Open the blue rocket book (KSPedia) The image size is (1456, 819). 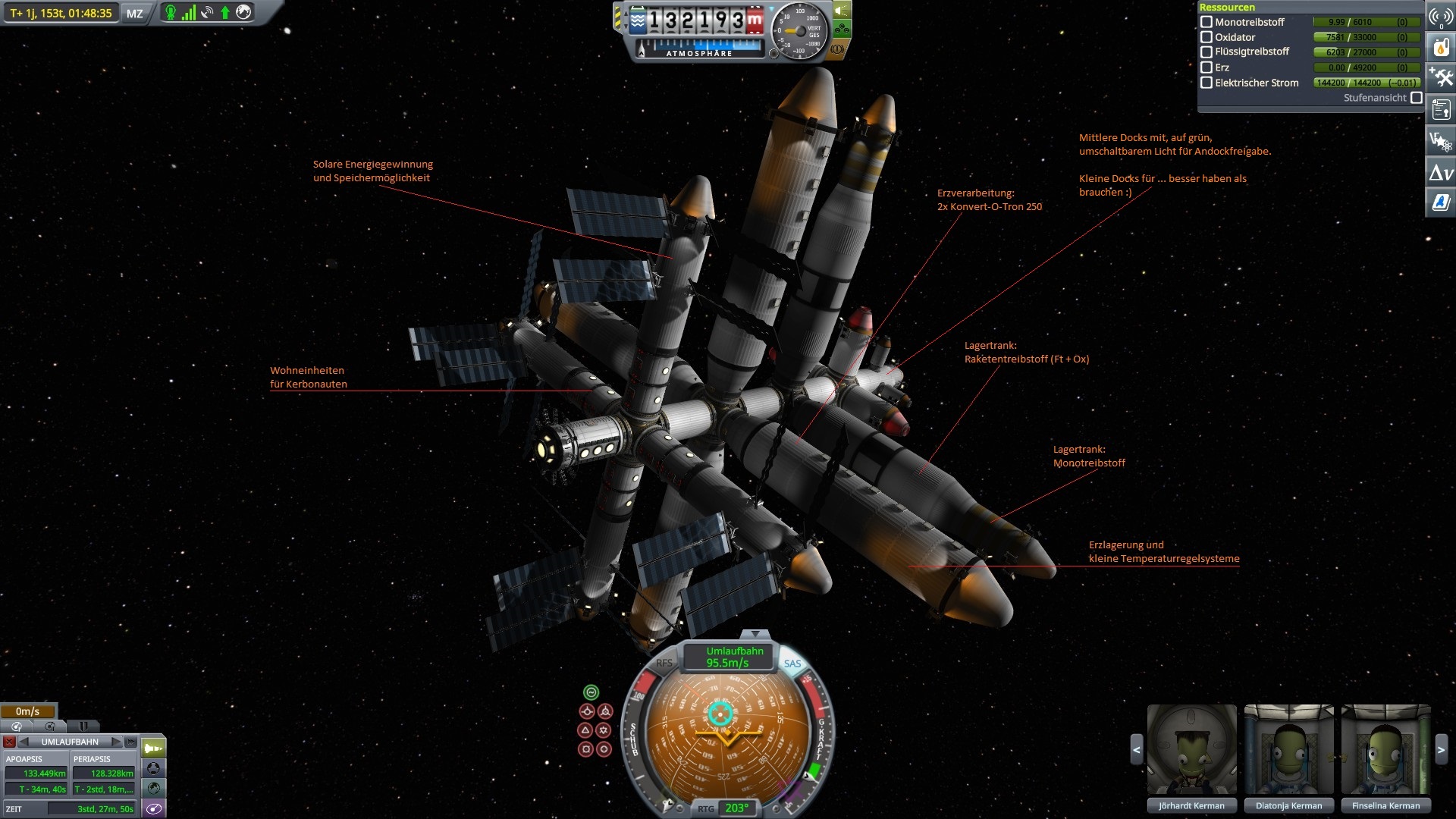coord(1441,202)
